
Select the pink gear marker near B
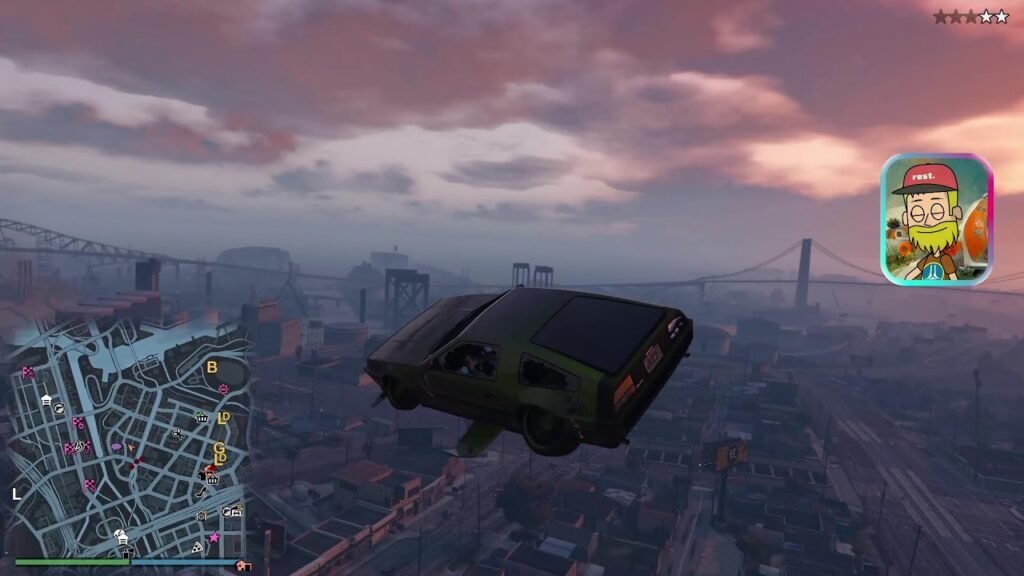pyautogui.click(x=223, y=388)
